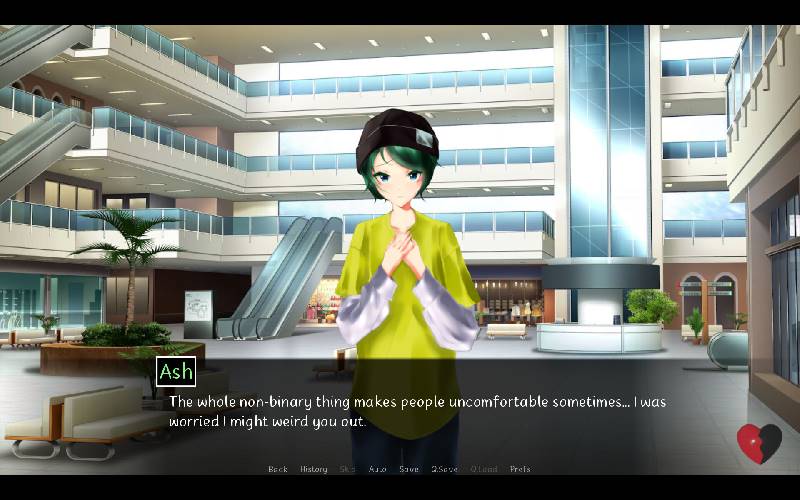This screenshot has height=500, width=800.
Task: Go back using the Back button
Action: tap(277, 469)
